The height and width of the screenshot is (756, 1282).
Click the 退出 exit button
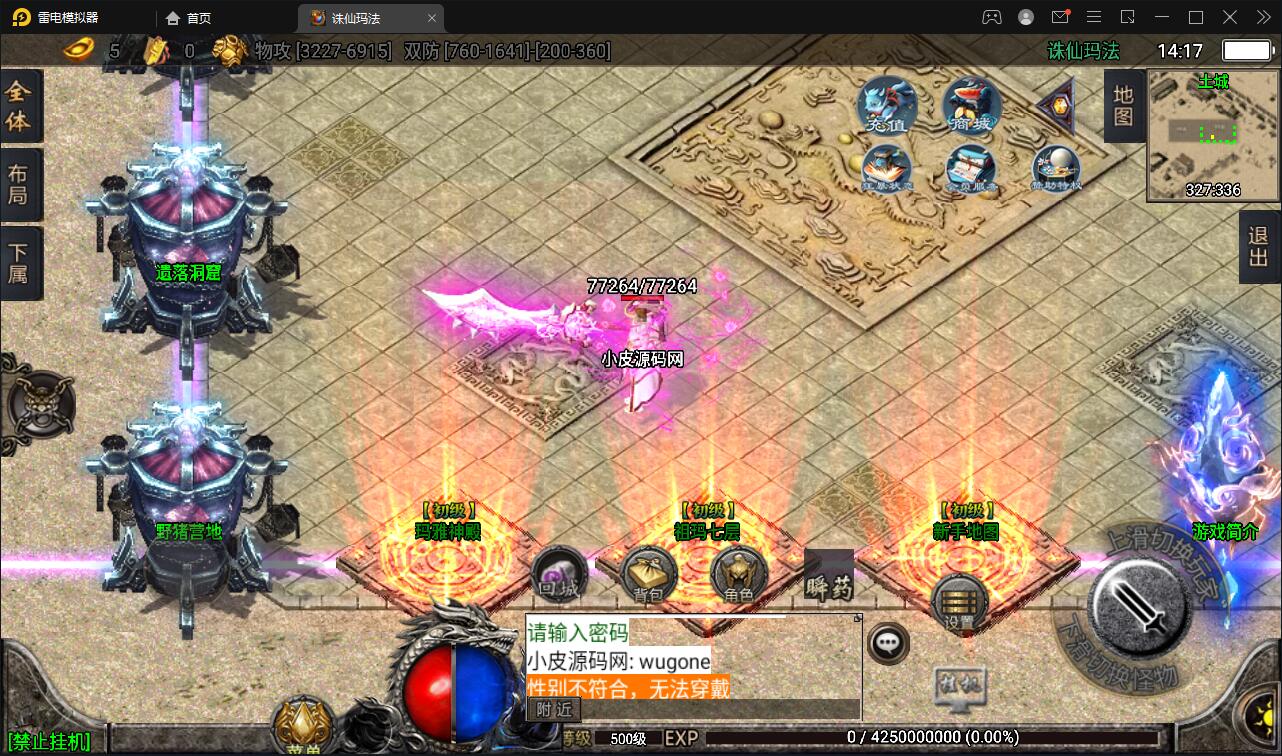[1259, 247]
